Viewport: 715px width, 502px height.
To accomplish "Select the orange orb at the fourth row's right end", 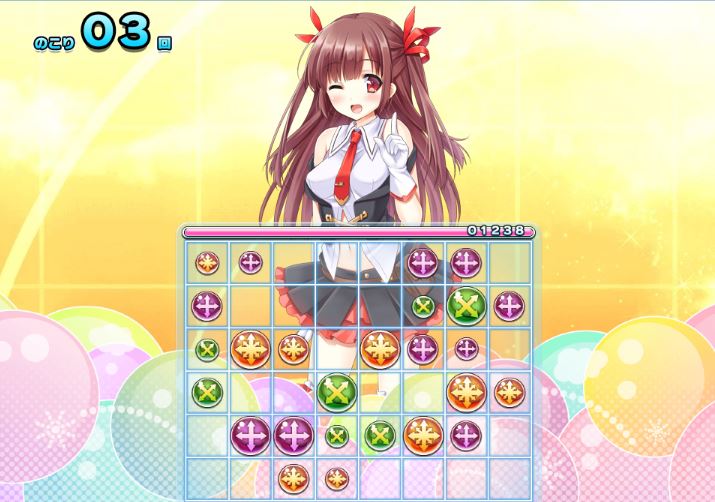I will pyautogui.click(x=509, y=392).
